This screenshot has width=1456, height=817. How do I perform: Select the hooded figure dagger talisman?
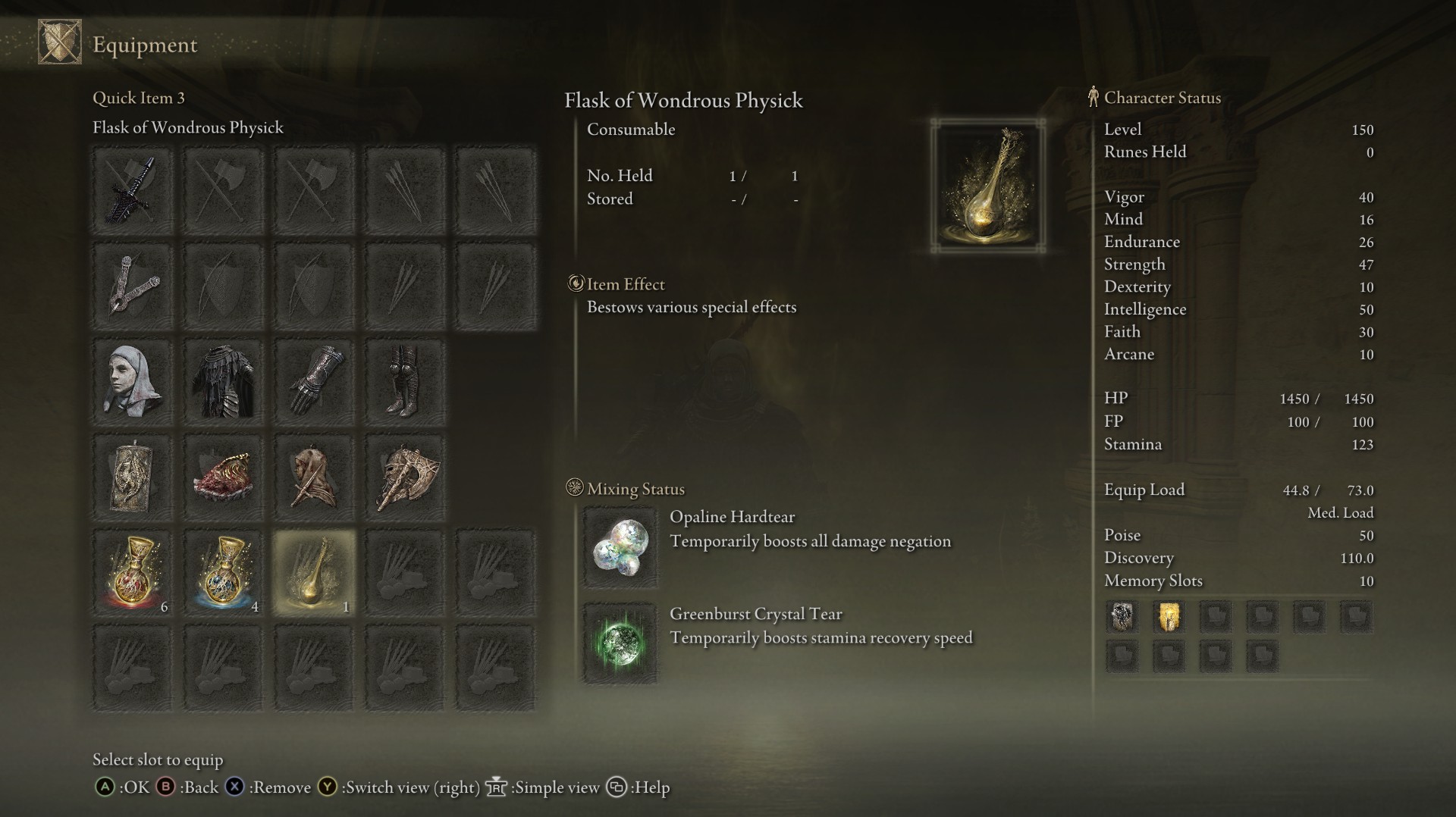[x=314, y=477]
